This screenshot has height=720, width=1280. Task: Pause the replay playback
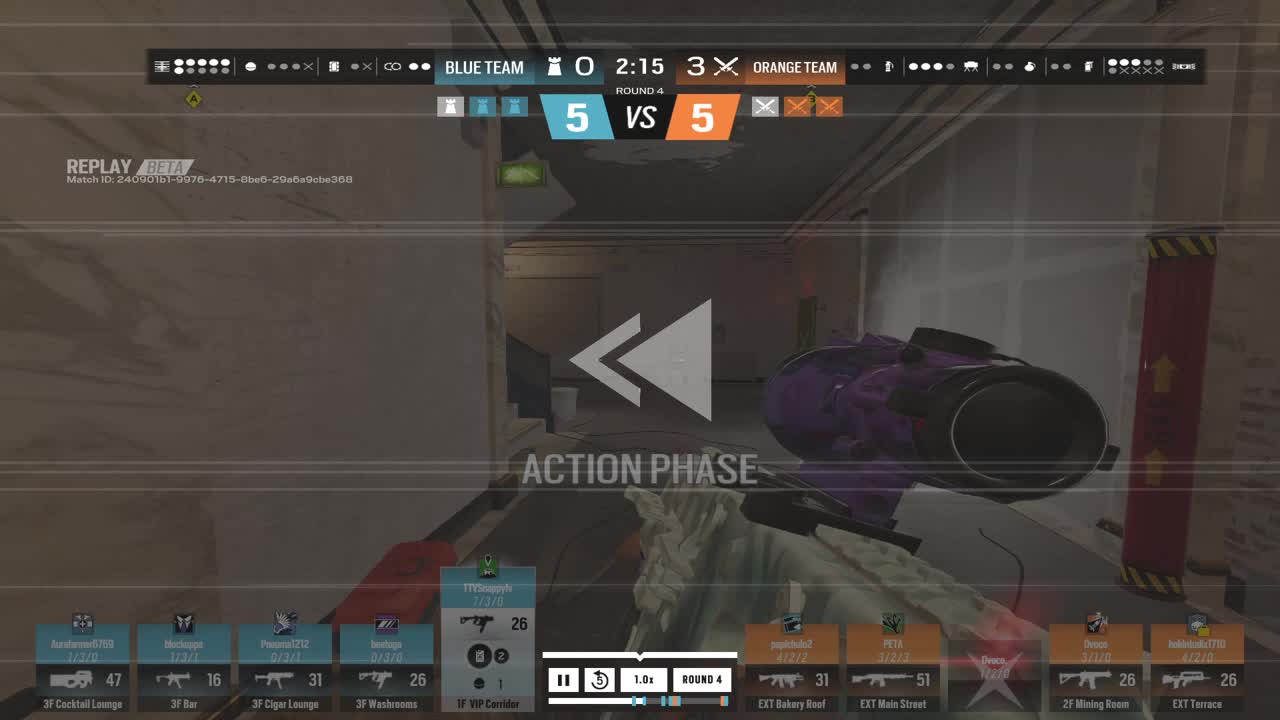(x=564, y=679)
